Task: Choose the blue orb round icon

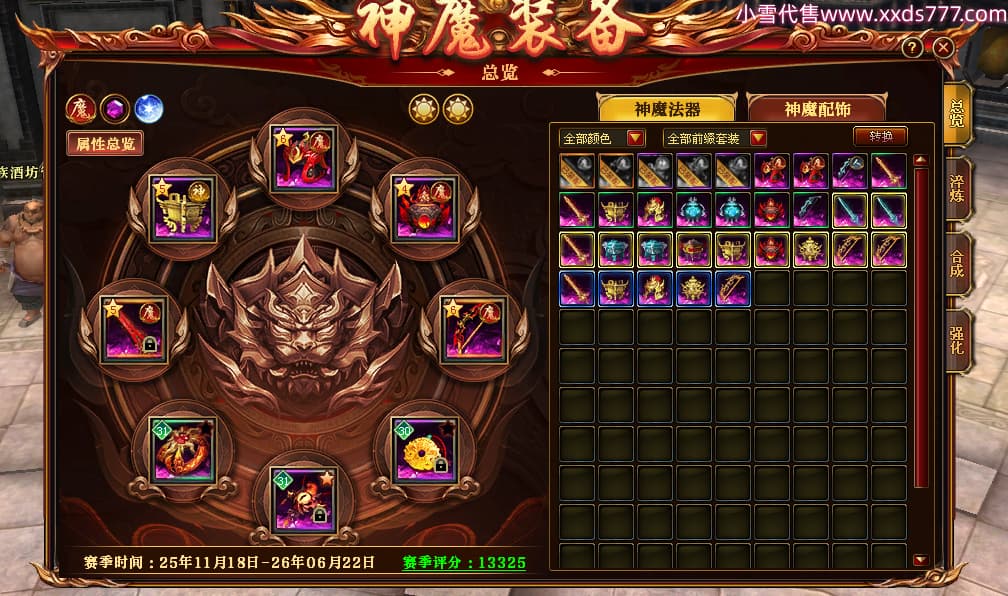Action: coord(148,108)
